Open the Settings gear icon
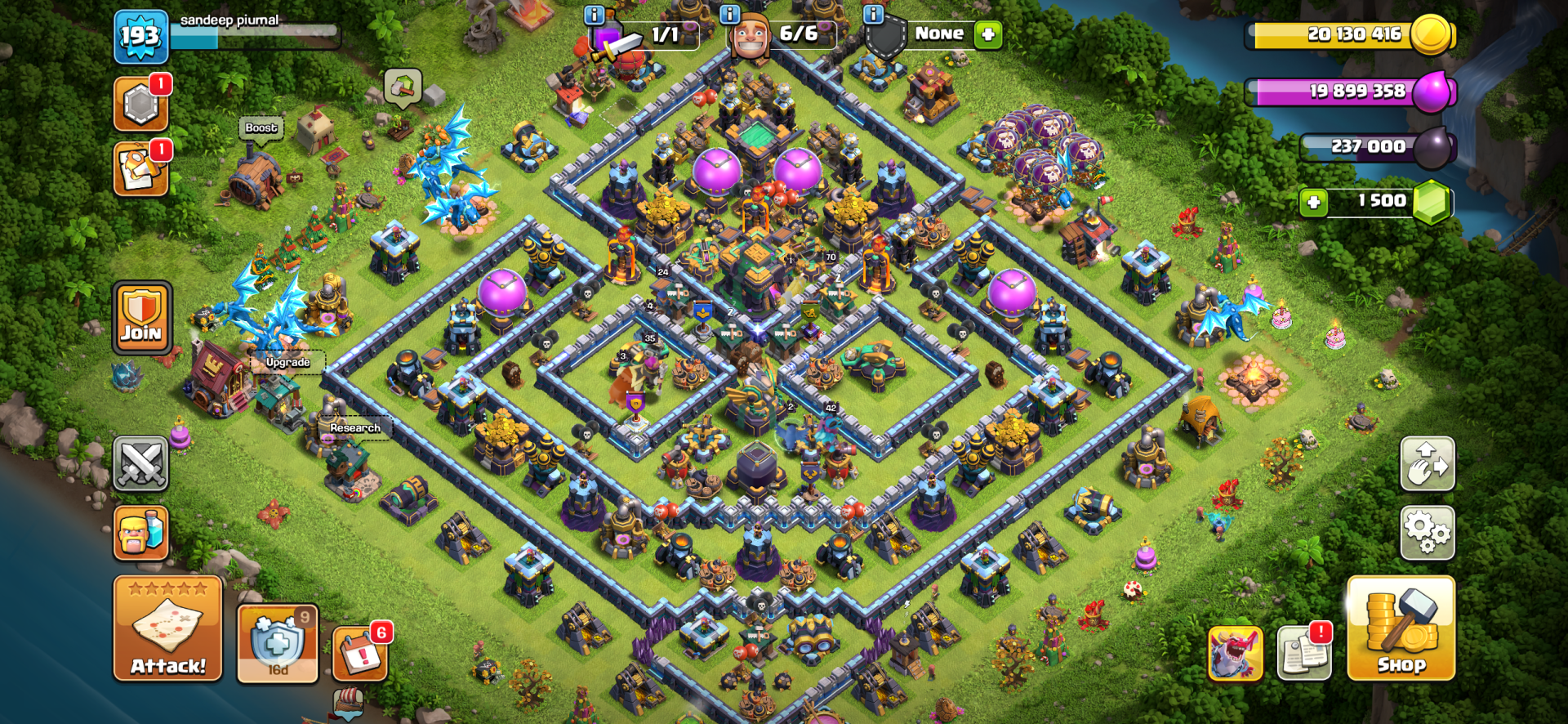The image size is (1568, 724). (x=1428, y=532)
